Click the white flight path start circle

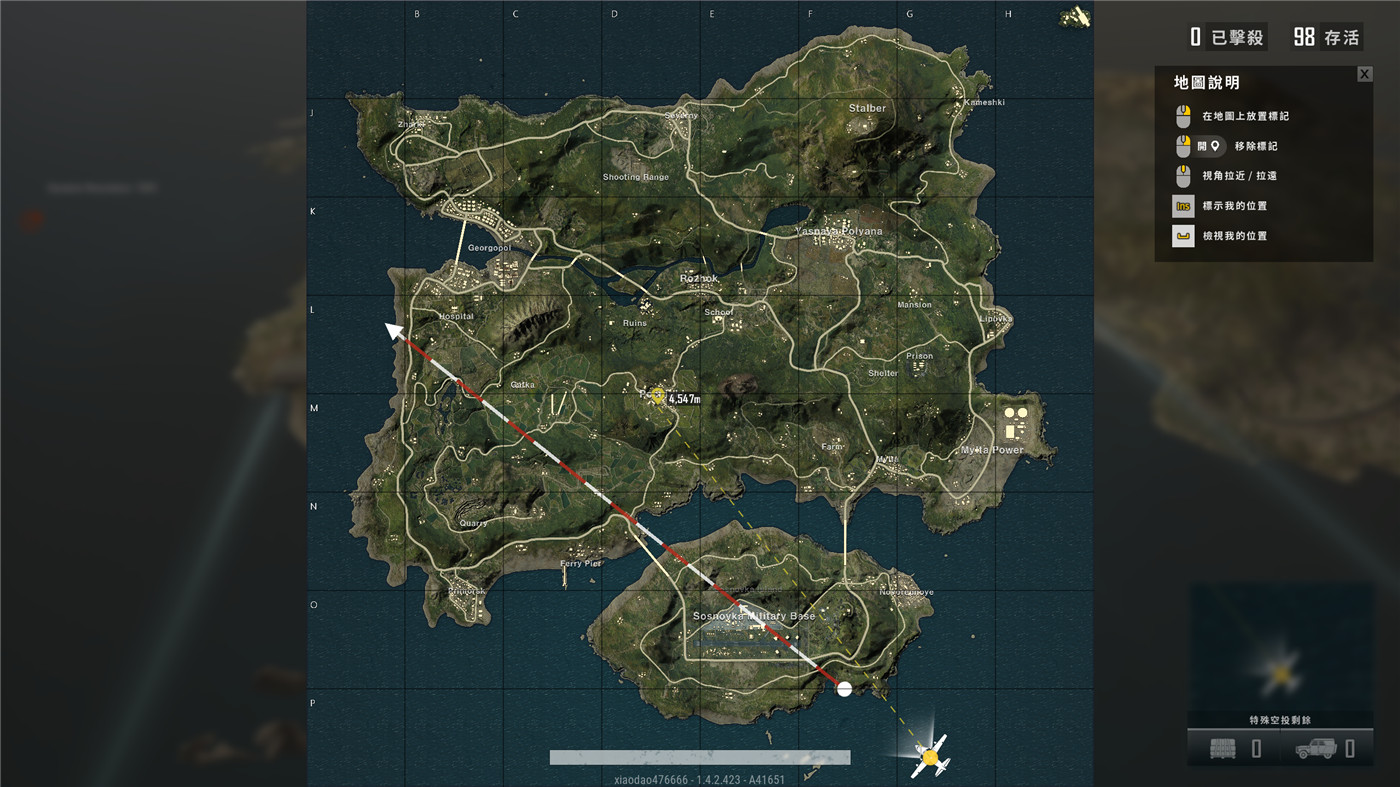click(x=844, y=688)
